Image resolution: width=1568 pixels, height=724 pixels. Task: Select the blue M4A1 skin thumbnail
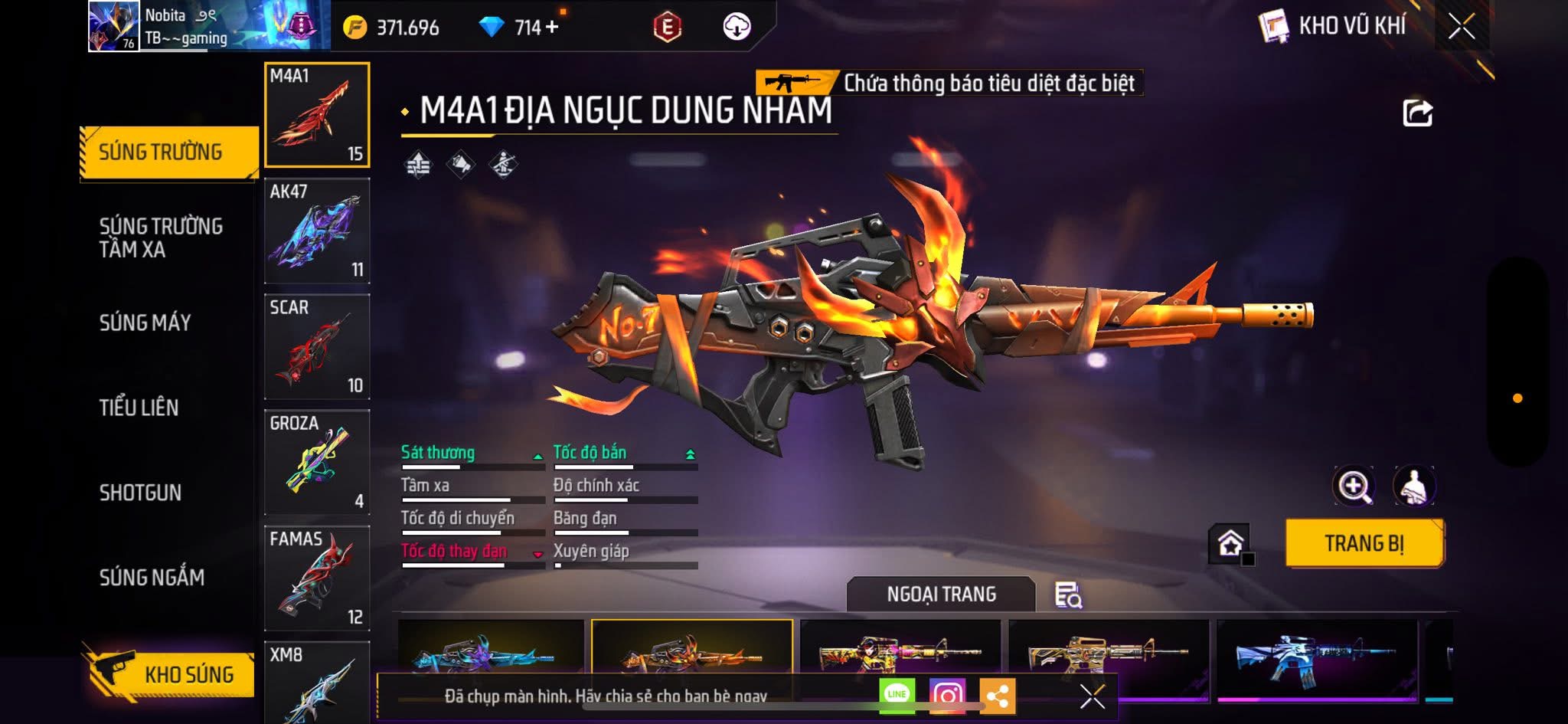point(1316,657)
